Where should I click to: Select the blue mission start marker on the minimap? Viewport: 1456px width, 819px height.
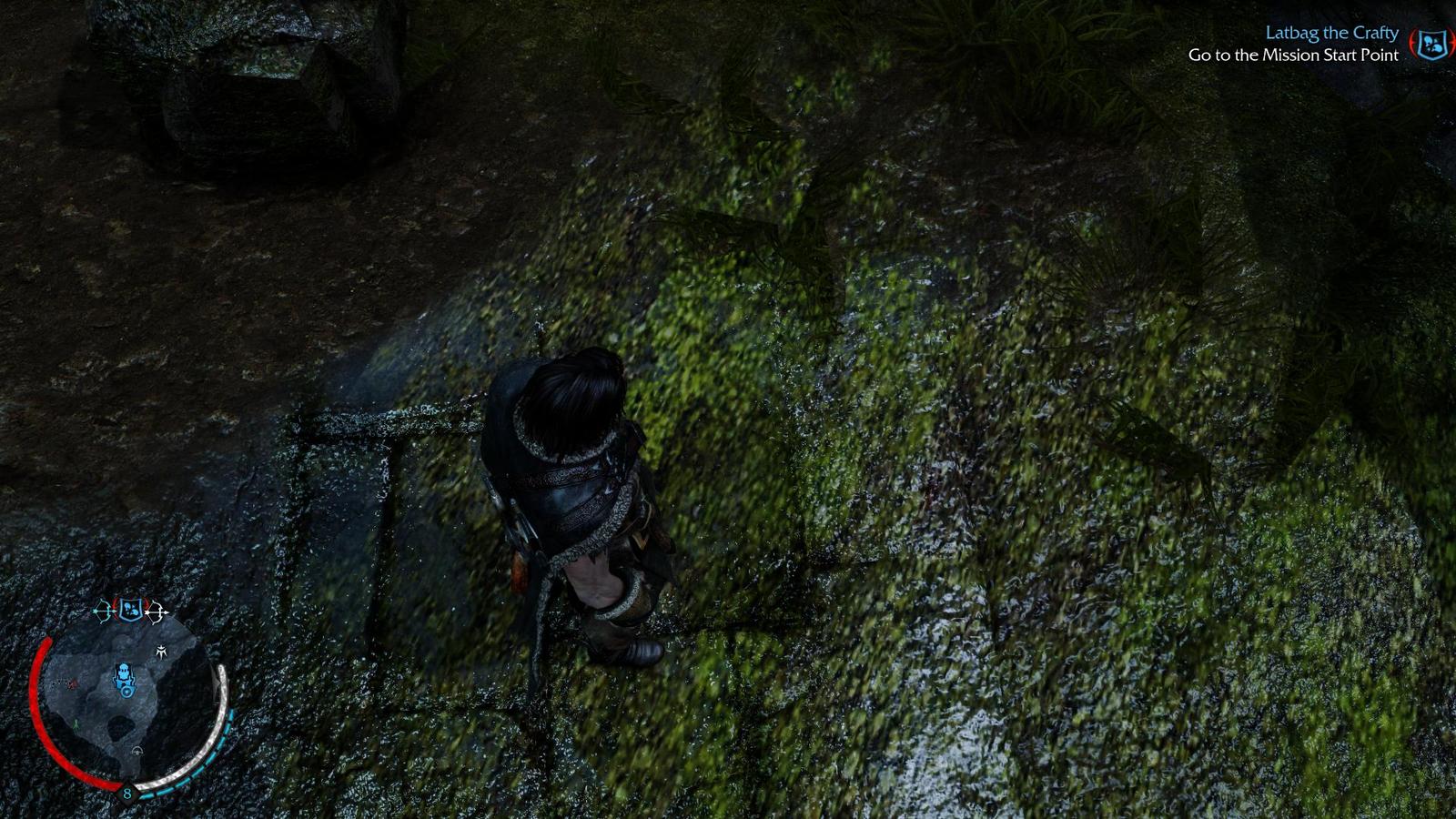click(125, 677)
